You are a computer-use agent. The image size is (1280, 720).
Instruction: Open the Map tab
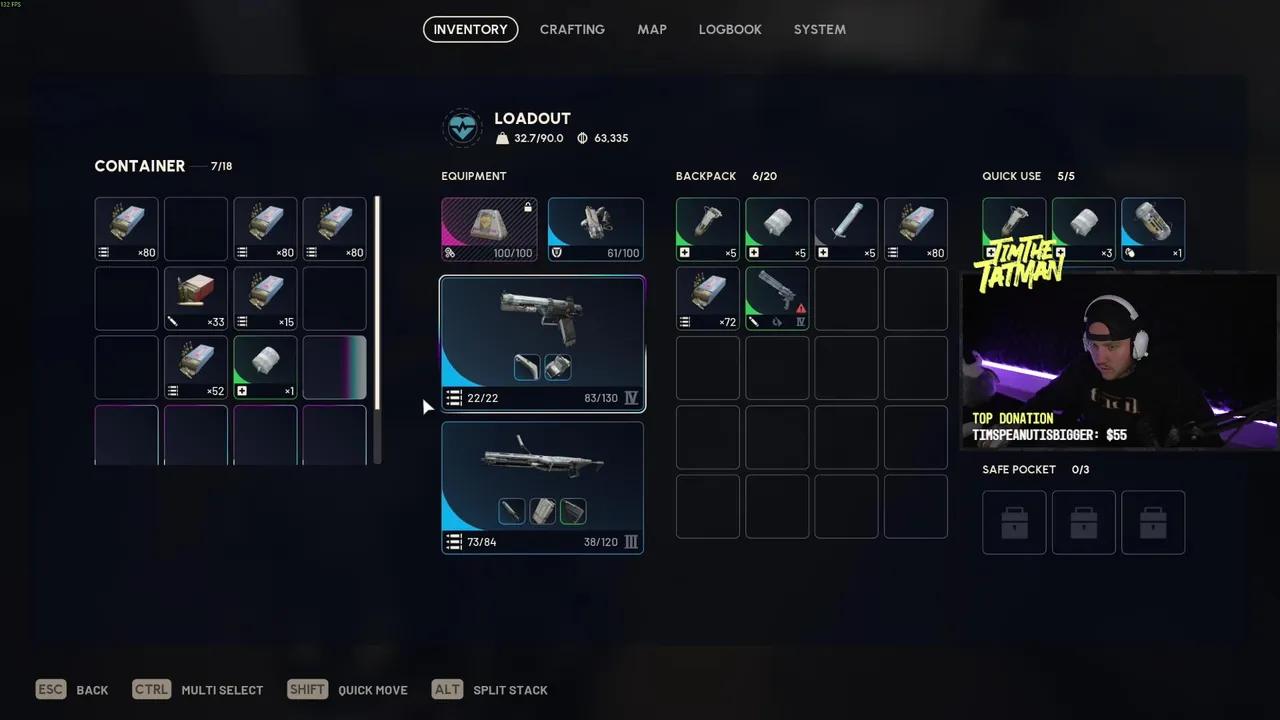pyautogui.click(x=652, y=30)
